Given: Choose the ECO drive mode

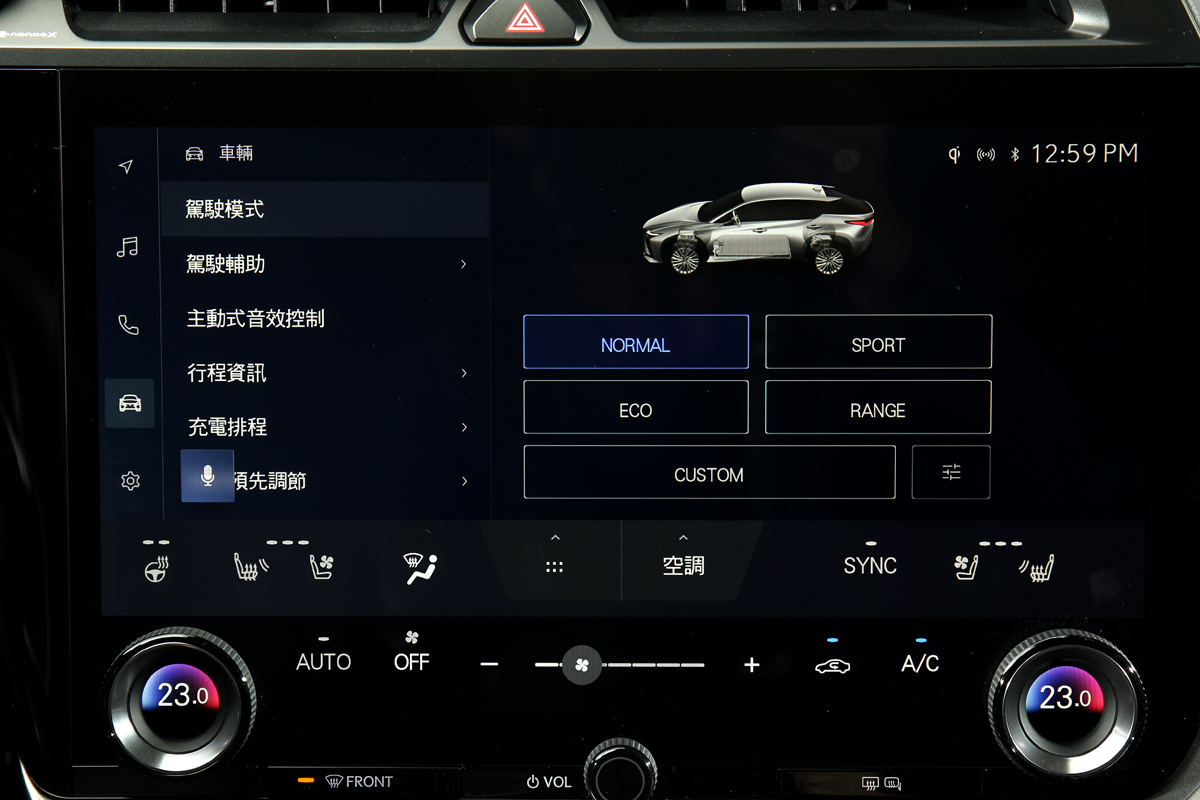Looking at the screenshot, I should (635, 408).
